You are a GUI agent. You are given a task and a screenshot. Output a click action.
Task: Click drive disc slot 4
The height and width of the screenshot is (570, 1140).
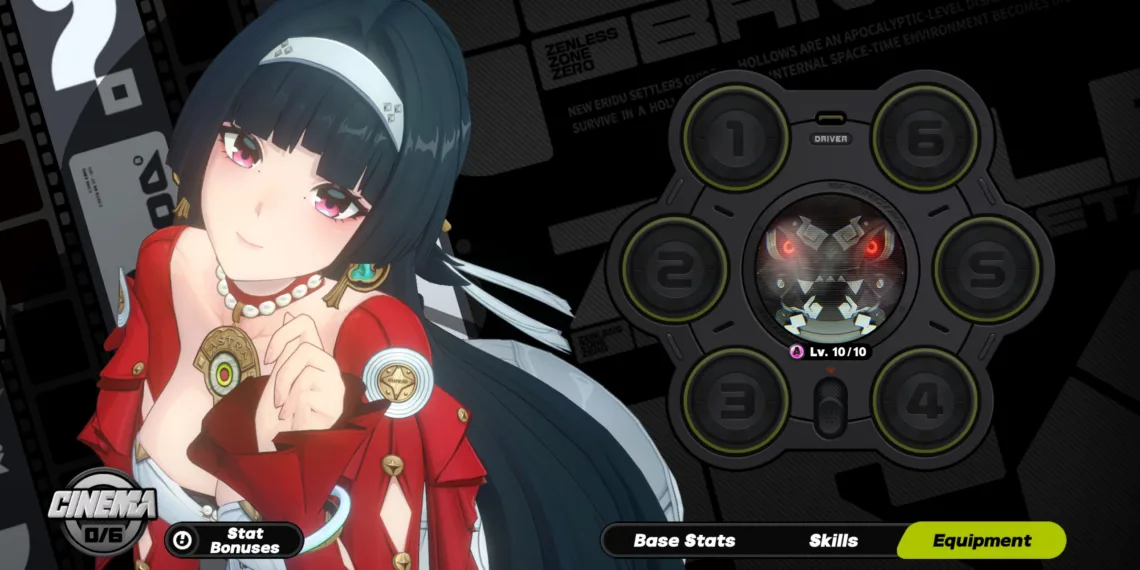[925, 401]
